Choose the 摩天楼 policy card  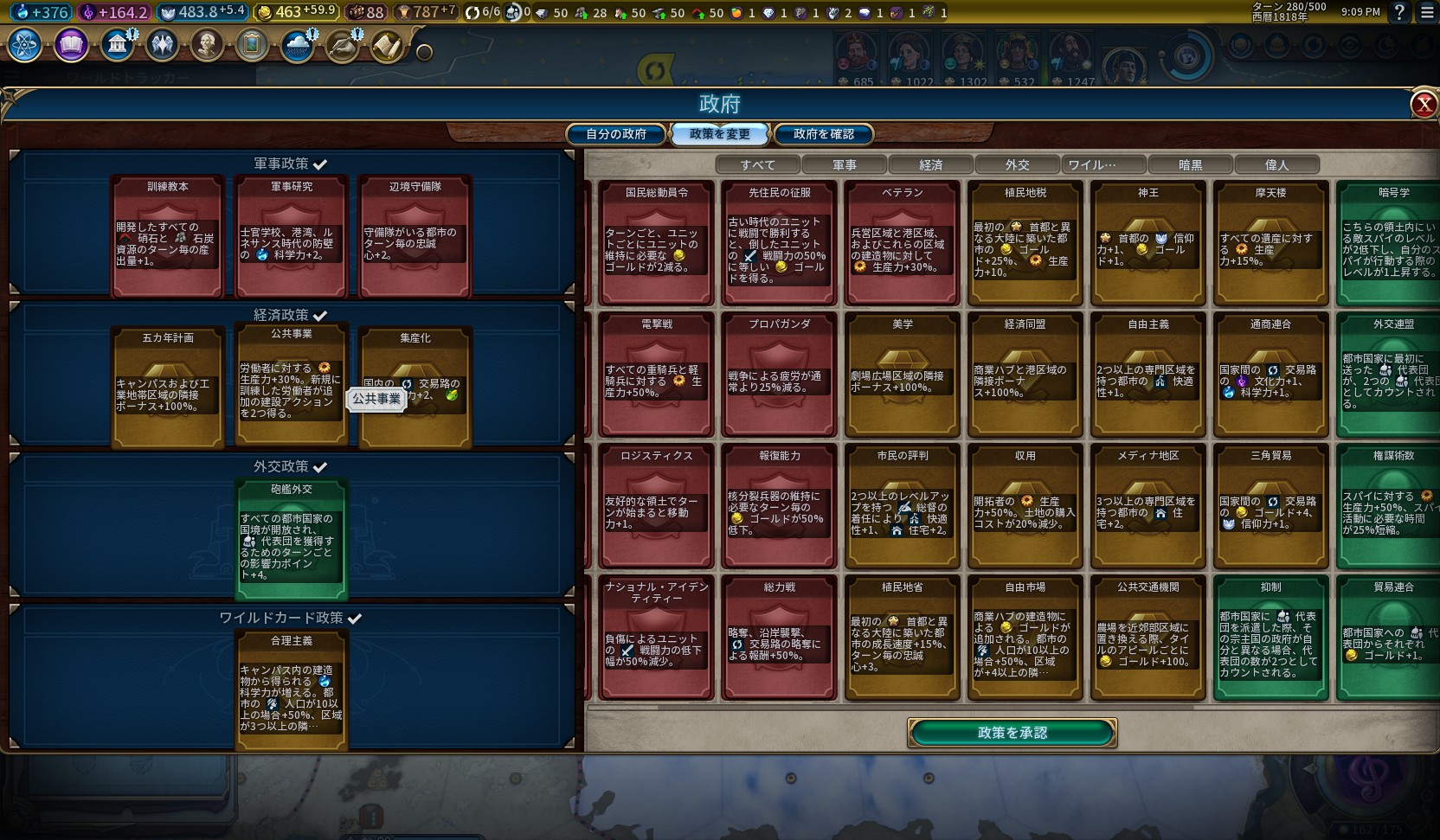[x=1270, y=243]
